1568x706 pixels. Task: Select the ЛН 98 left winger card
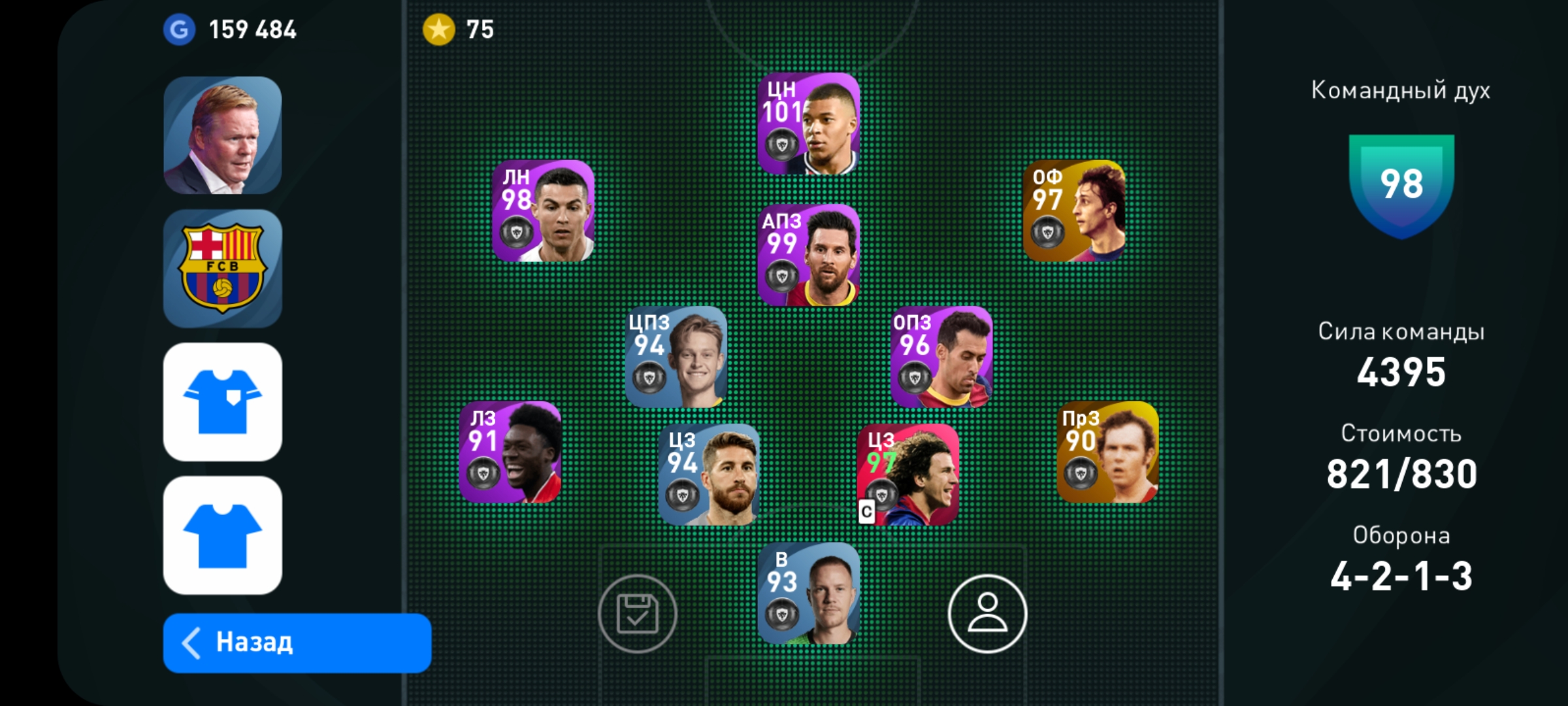pyautogui.click(x=543, y=211)
